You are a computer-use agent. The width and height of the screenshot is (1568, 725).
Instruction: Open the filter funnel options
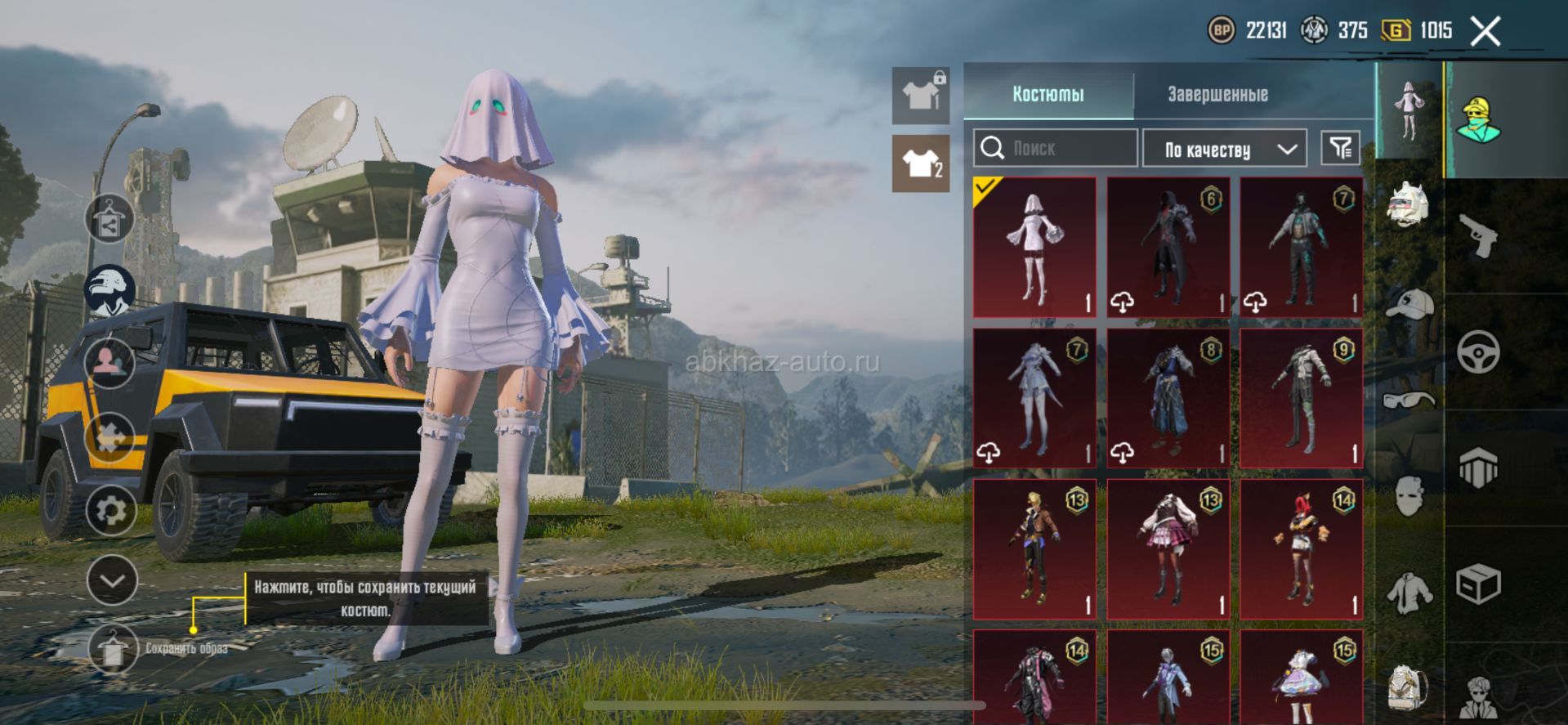click(x=1340, y=148)
